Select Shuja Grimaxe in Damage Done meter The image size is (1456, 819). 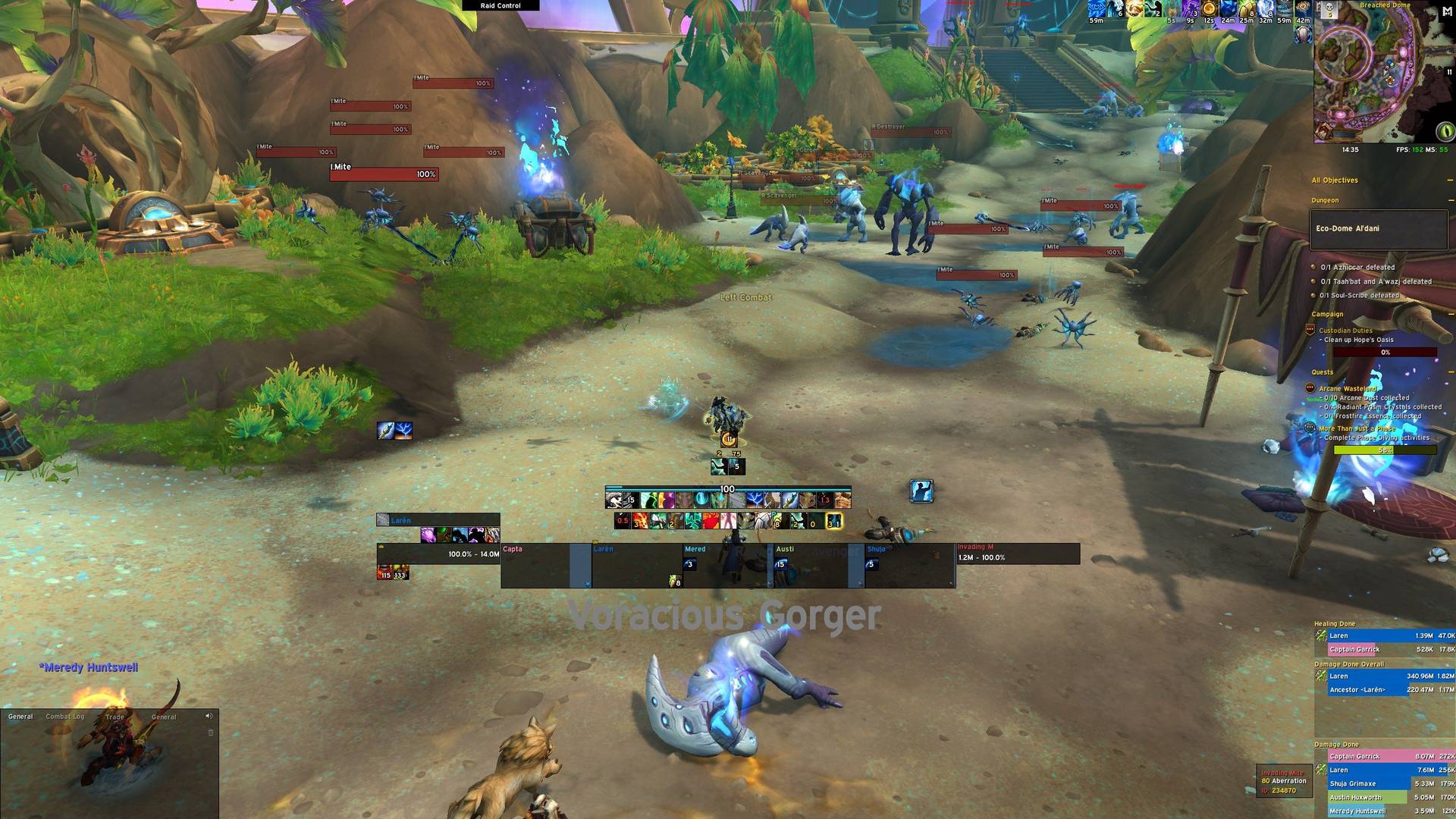tap(1352, 784)
